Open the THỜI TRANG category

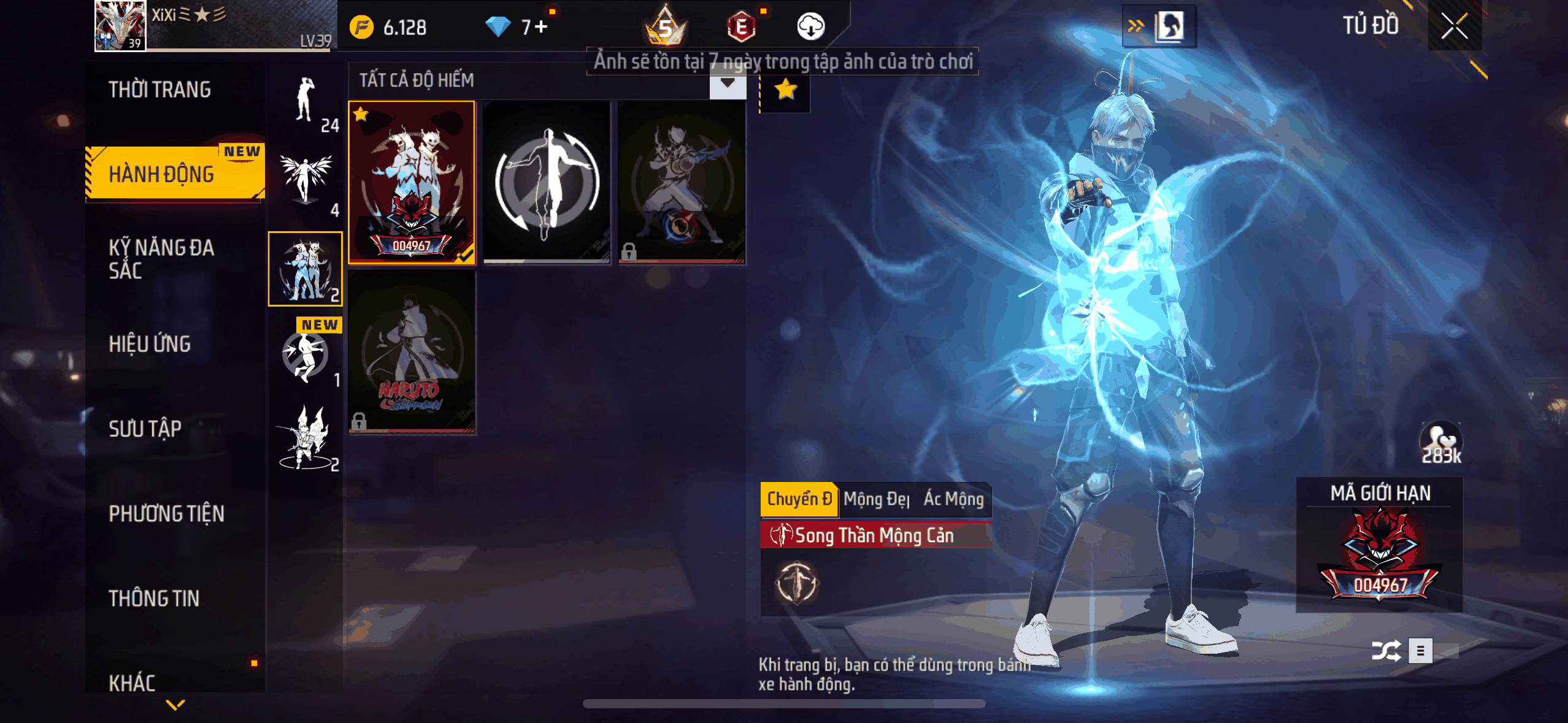(x=160, y=90)
